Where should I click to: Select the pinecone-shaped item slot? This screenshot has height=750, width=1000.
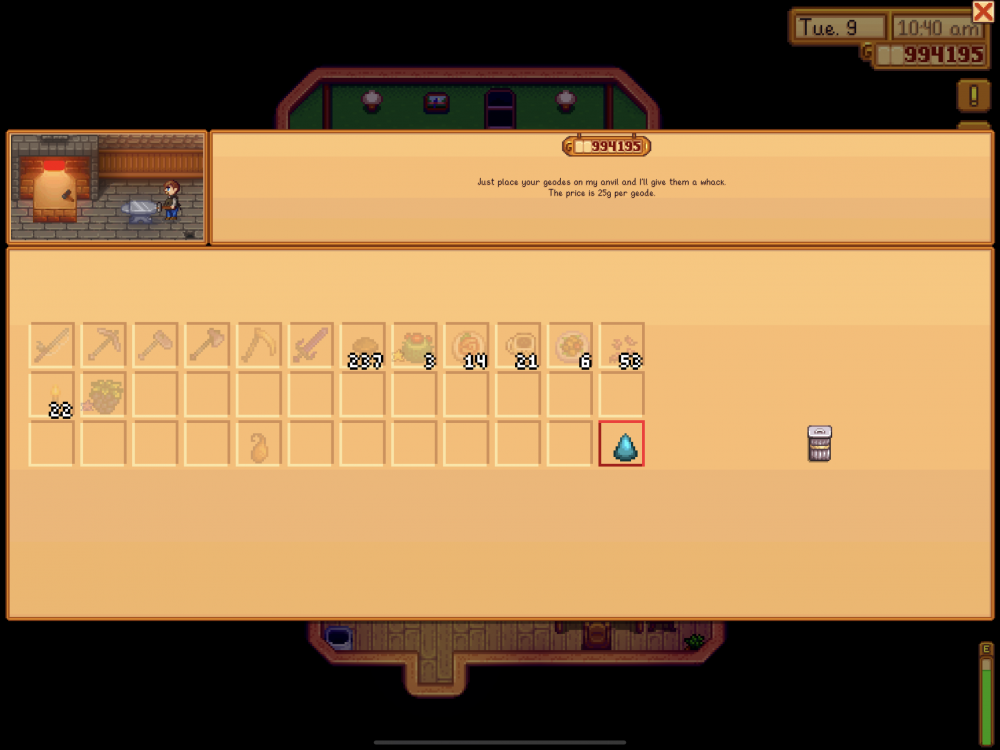tap(103, 394)
